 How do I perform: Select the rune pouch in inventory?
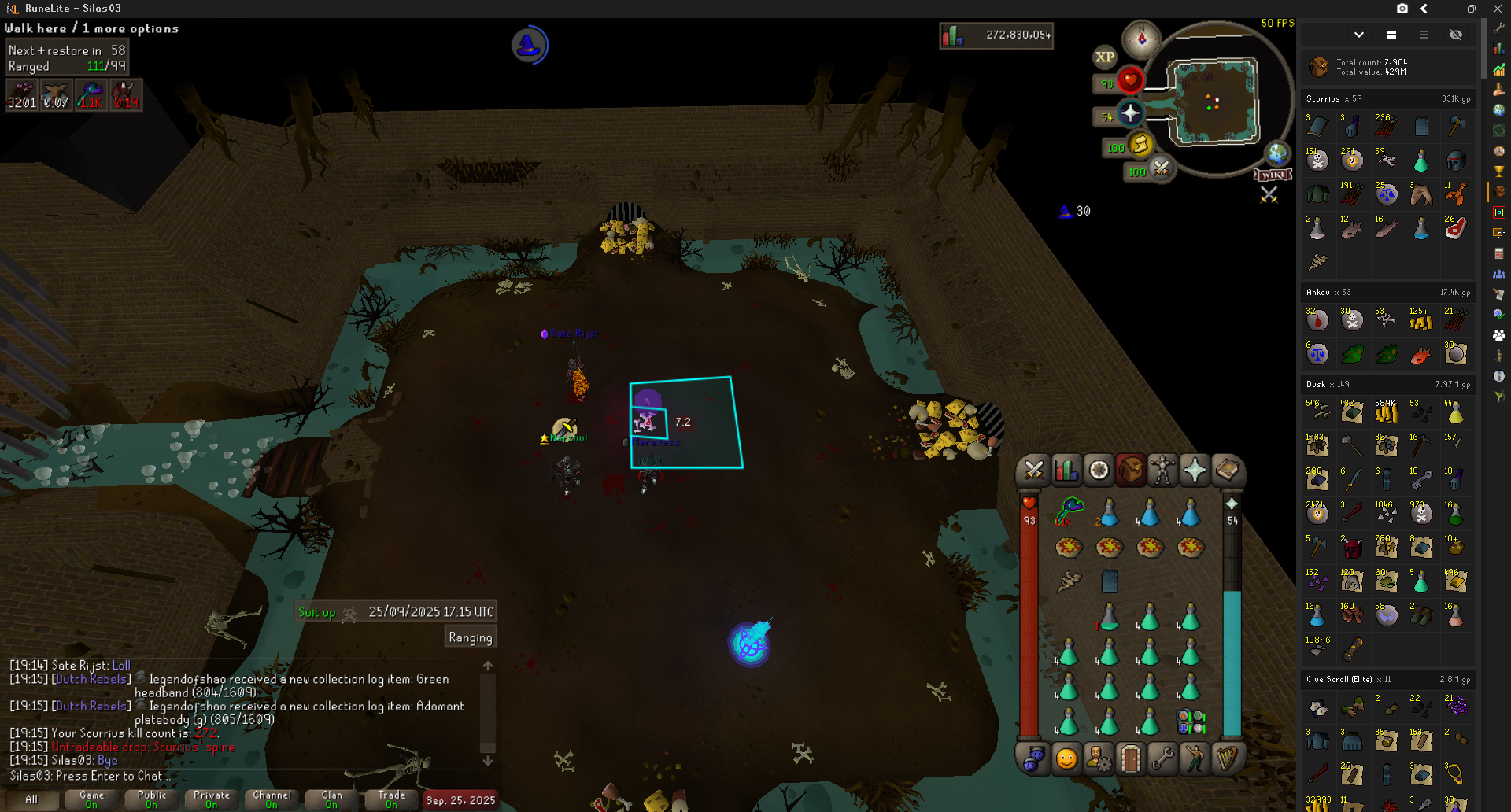tap(1190, 721)
